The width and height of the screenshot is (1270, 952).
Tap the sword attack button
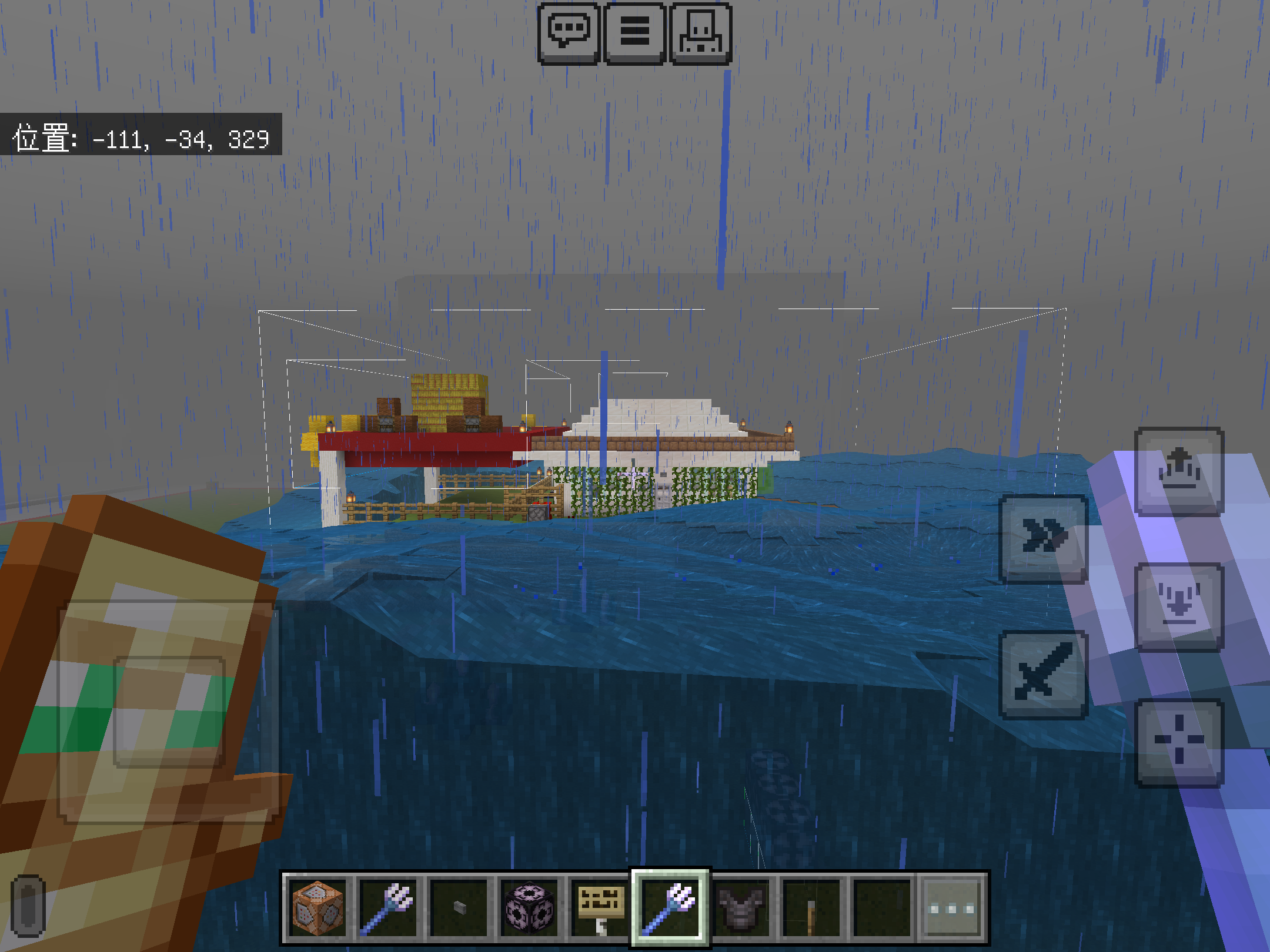coord(1044,675)
